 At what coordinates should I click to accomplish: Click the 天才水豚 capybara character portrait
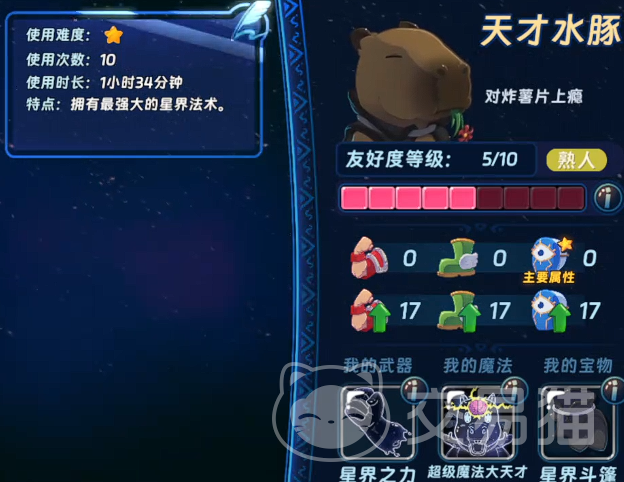[407, 85]
